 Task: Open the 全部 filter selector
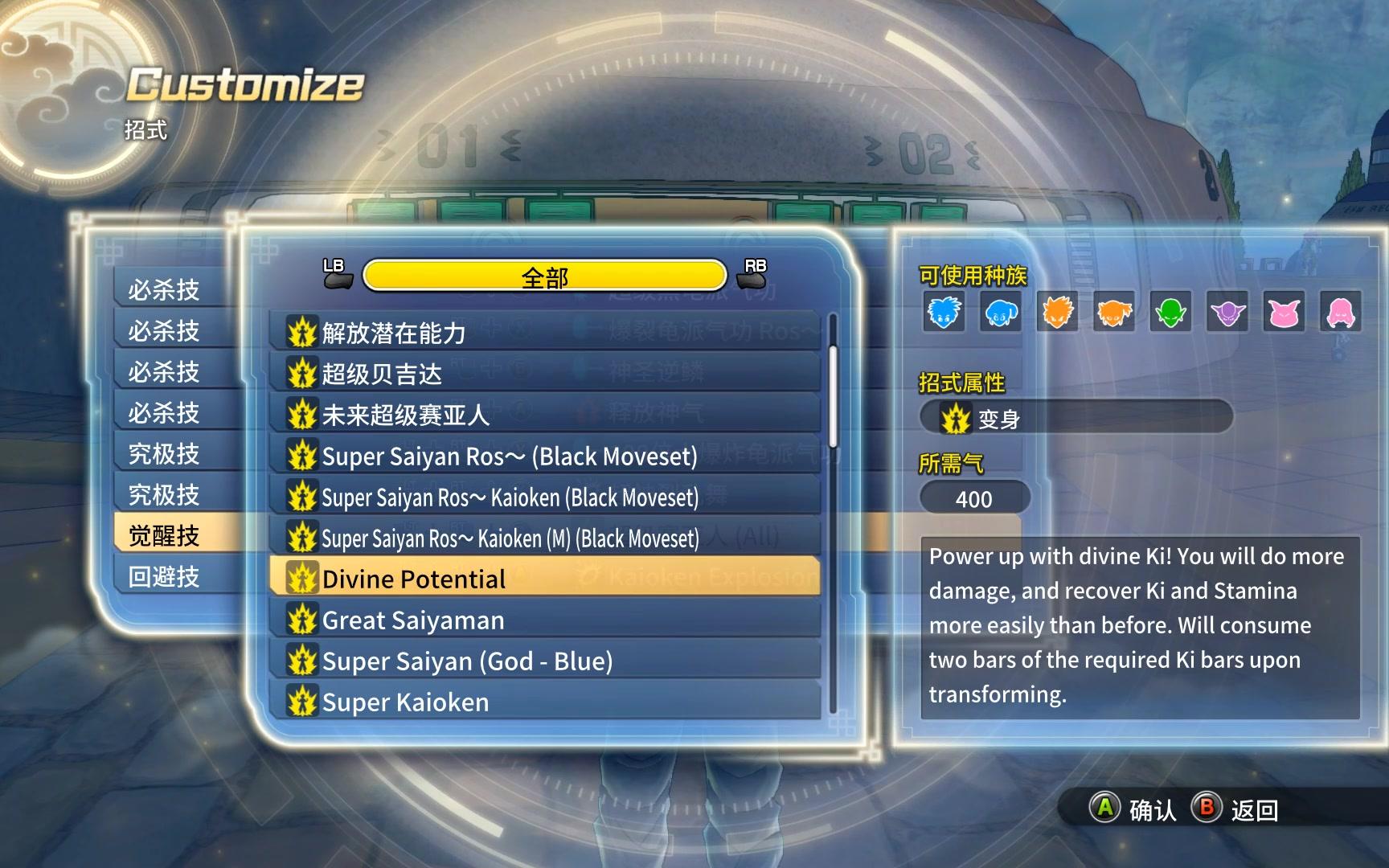[x=545, y=276]
